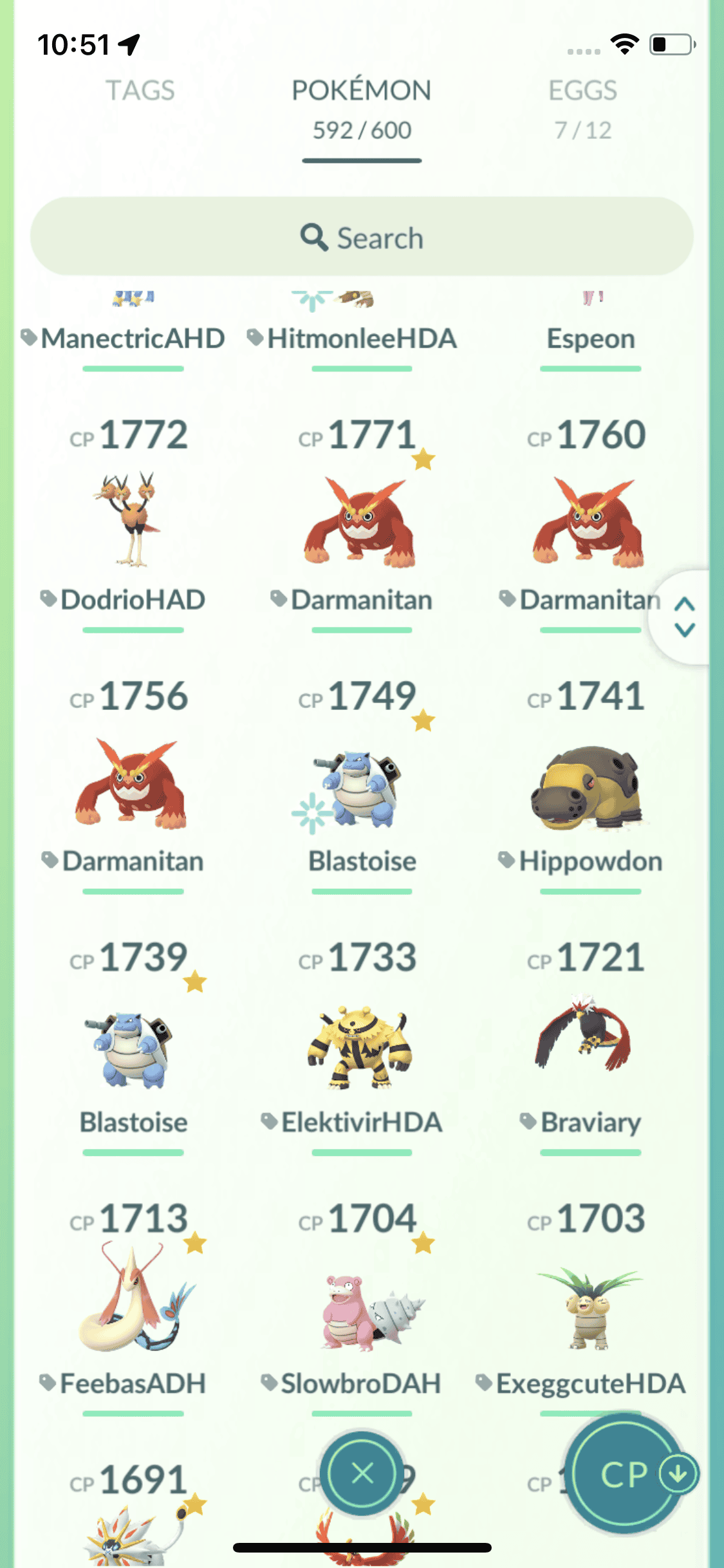Switch to the Tags tab
Screen dimensions: 724x1568
pos(140,91)
